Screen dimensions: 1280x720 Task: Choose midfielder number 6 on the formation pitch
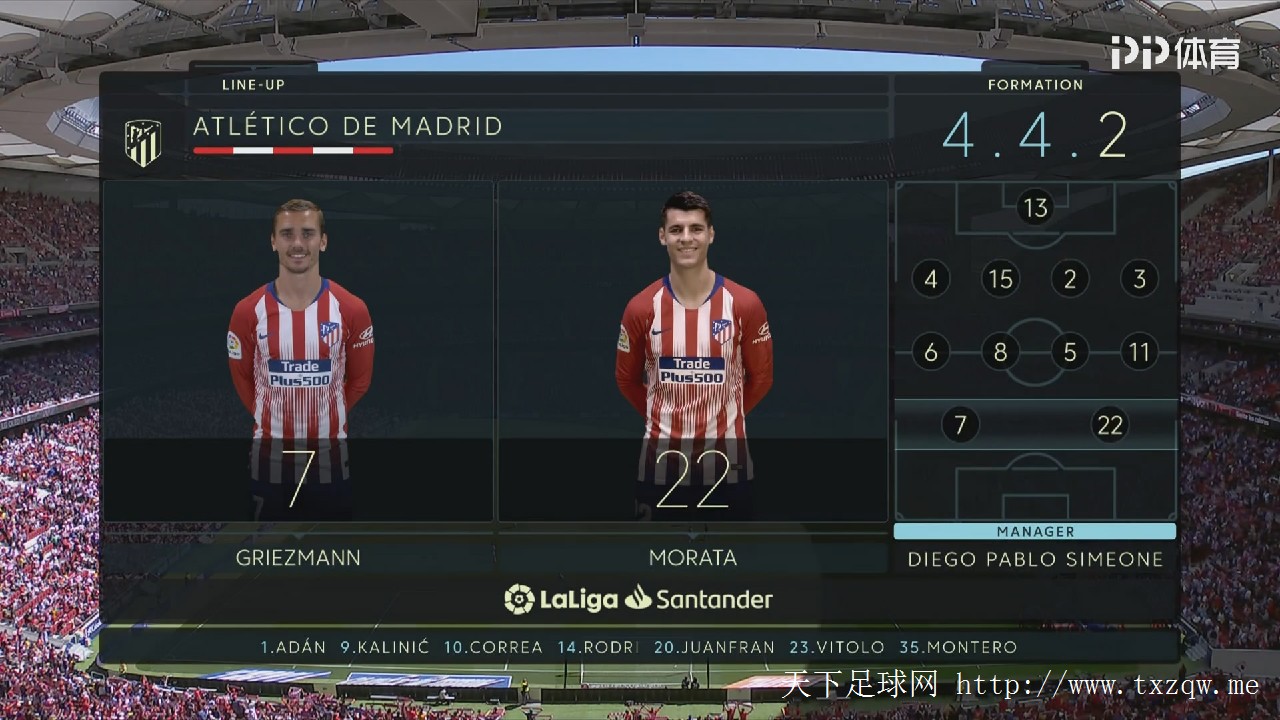930,352
